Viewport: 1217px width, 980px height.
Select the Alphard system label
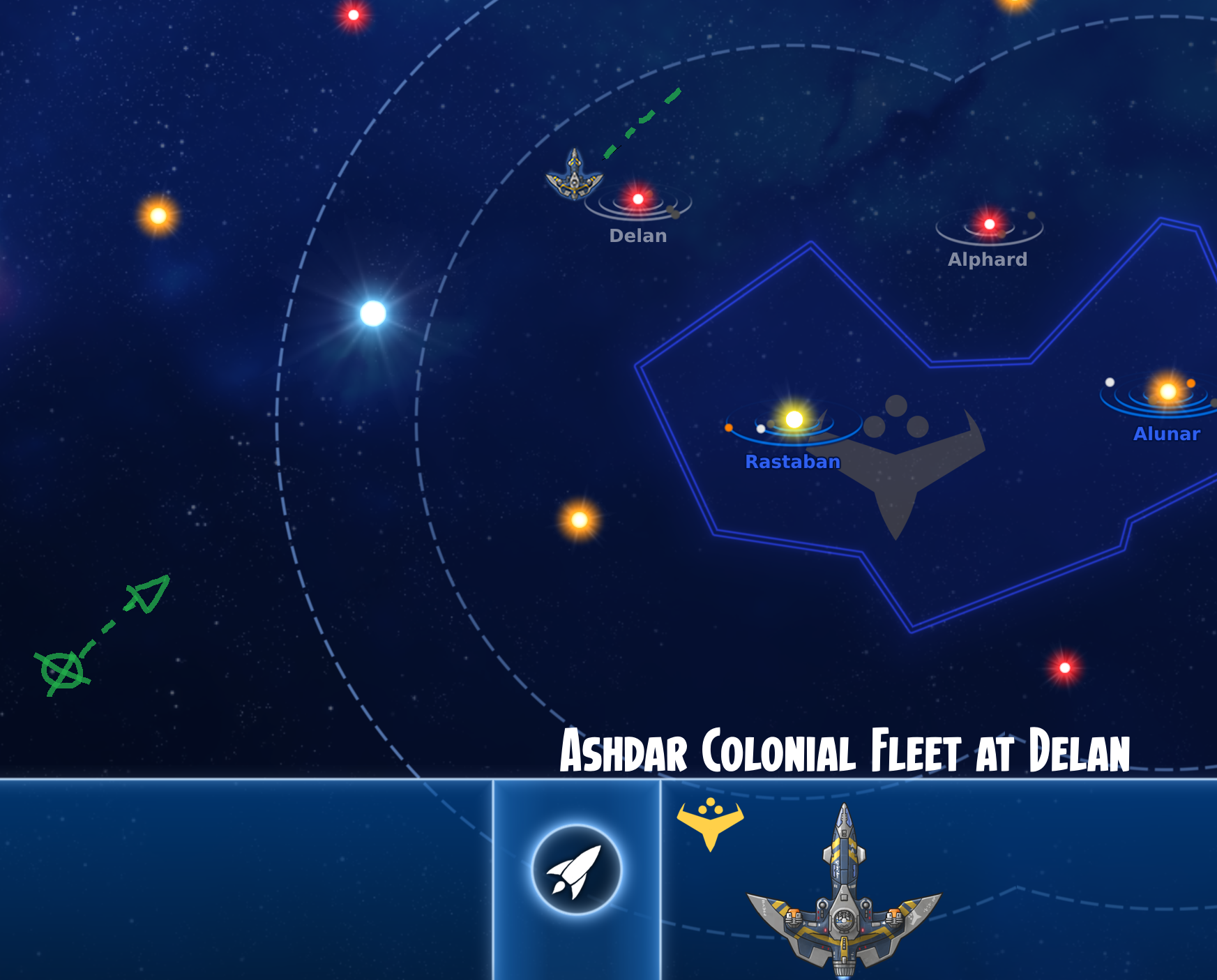[988, 261]
